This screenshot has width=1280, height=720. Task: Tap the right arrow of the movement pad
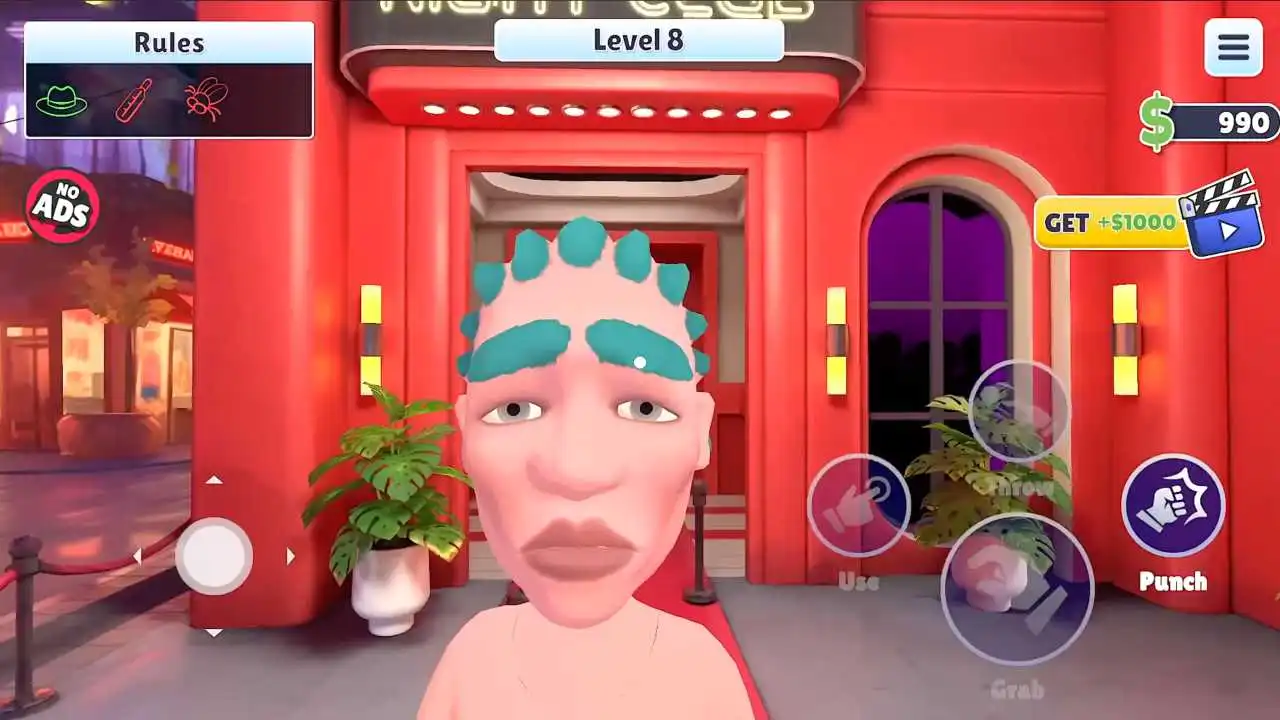290,557
